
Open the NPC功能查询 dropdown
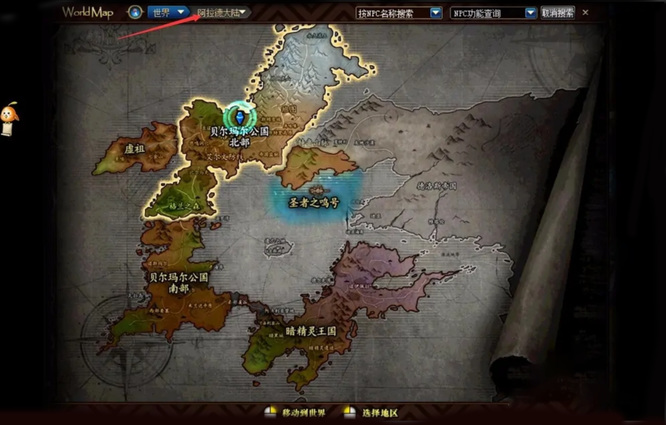pos(492,13)
